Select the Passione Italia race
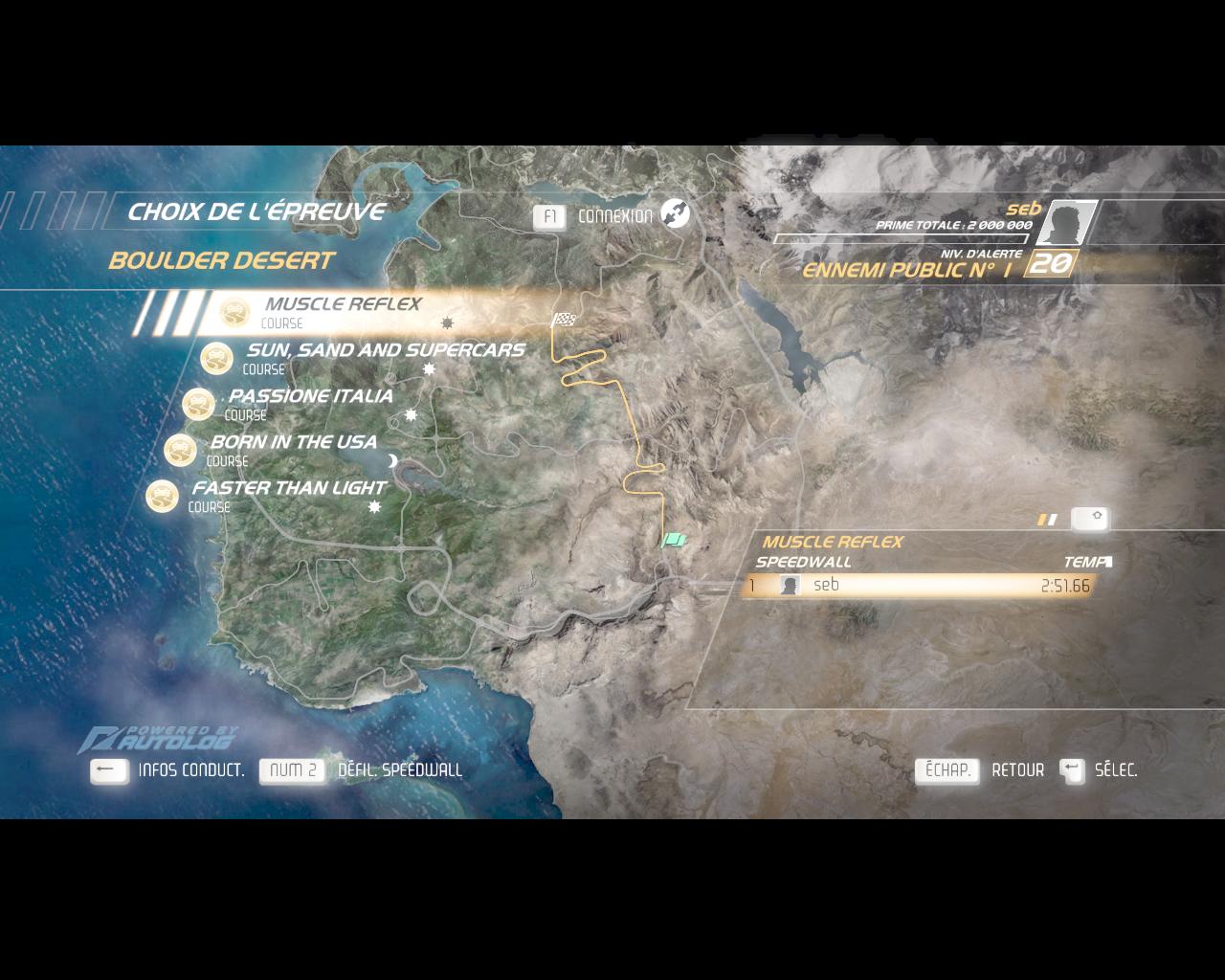This screenshot has height=980, width=1225. click(310, 397)
